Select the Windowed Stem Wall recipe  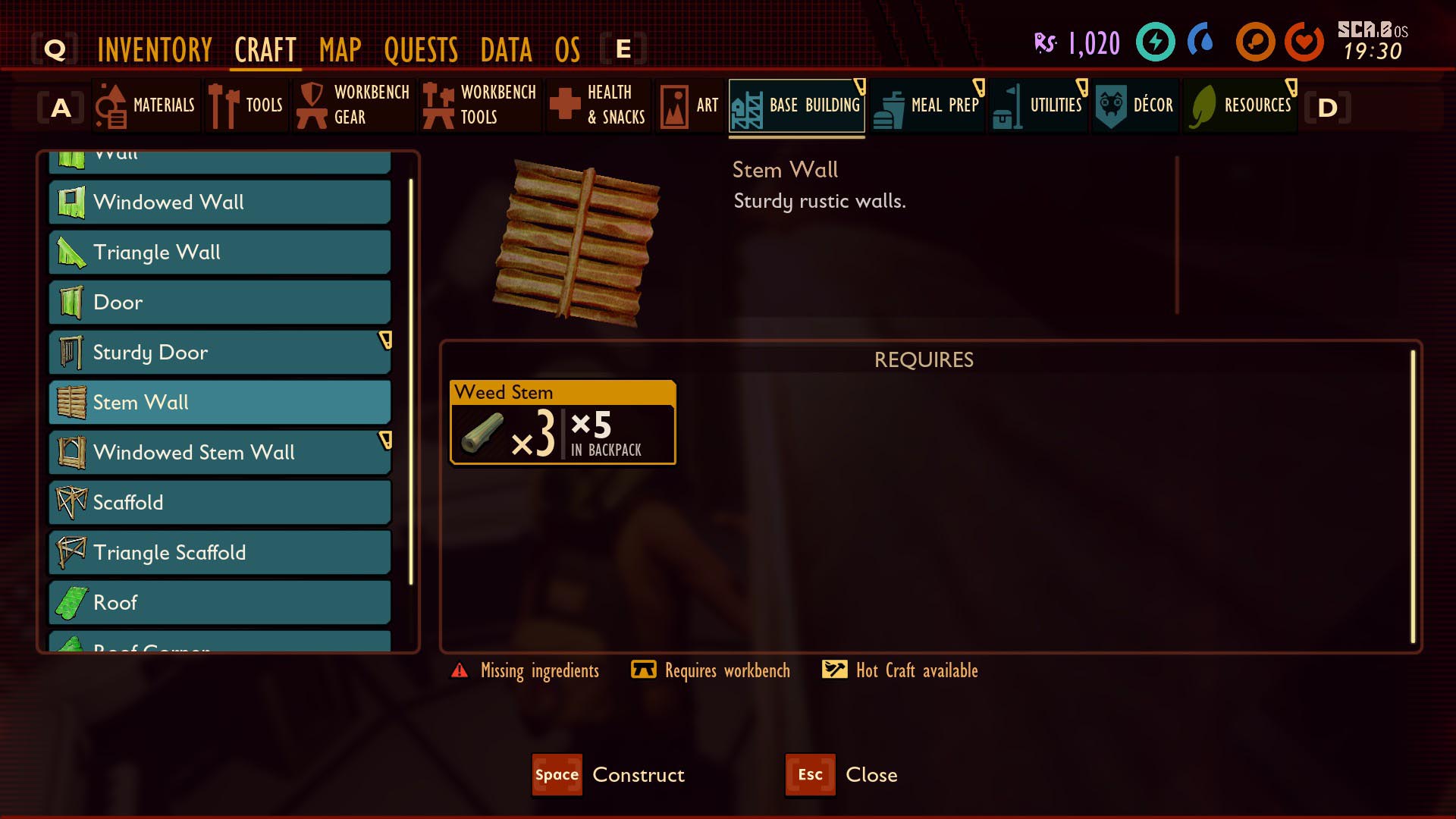tap(220, 453)
